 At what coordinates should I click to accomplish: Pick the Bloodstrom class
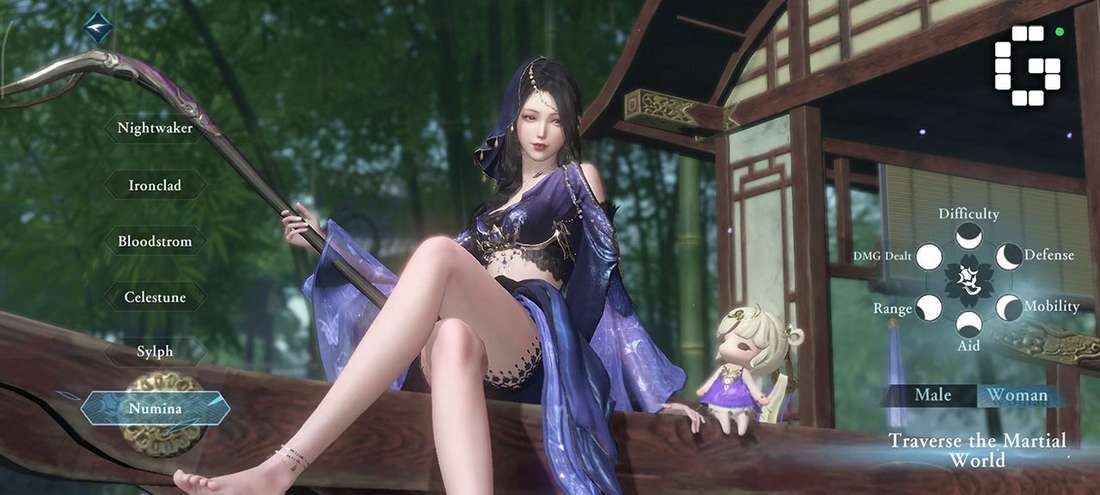(x=155, y=241)
